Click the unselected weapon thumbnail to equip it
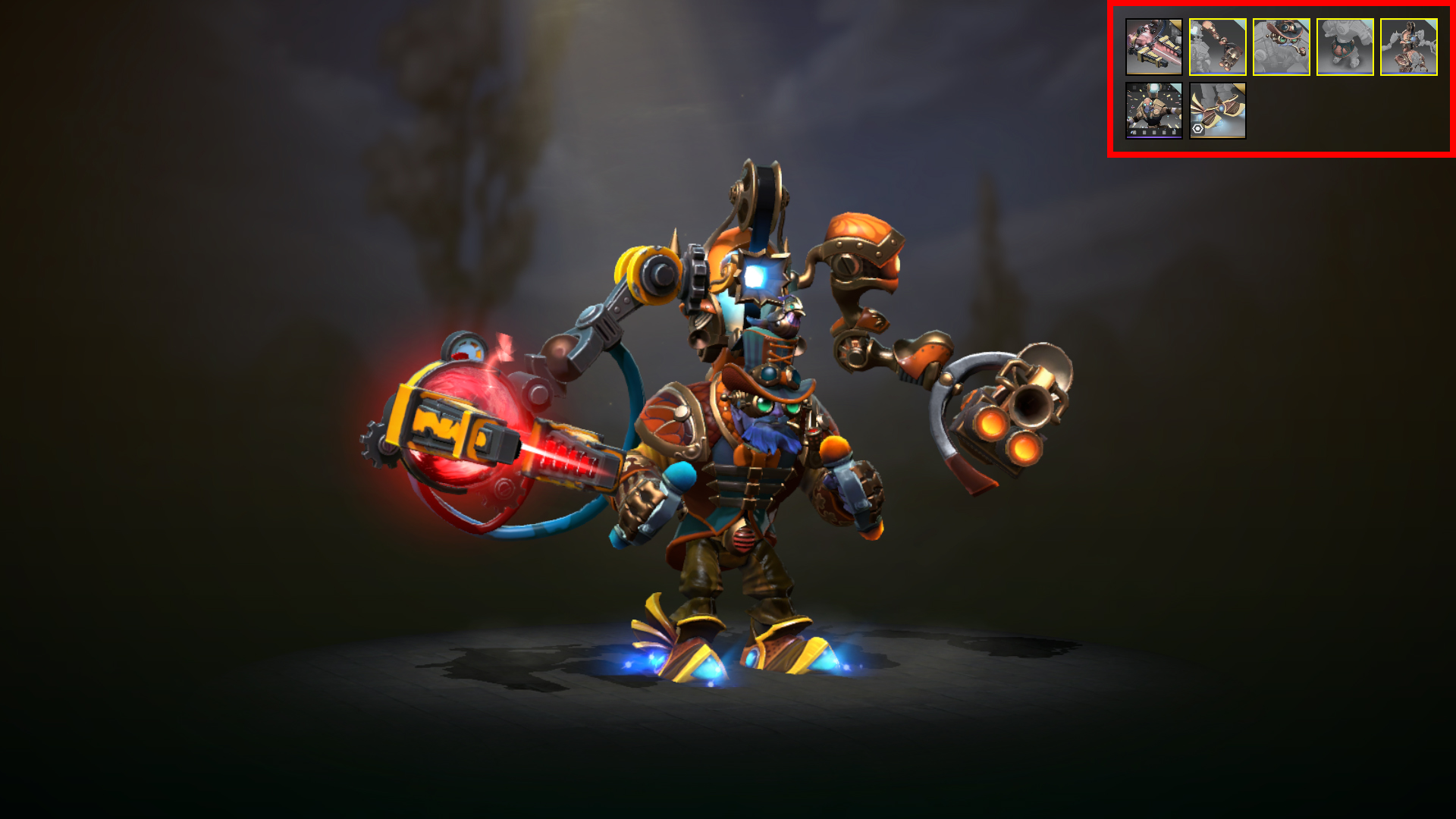Viewport: 1456px width, 819px height. point(1154,46)
